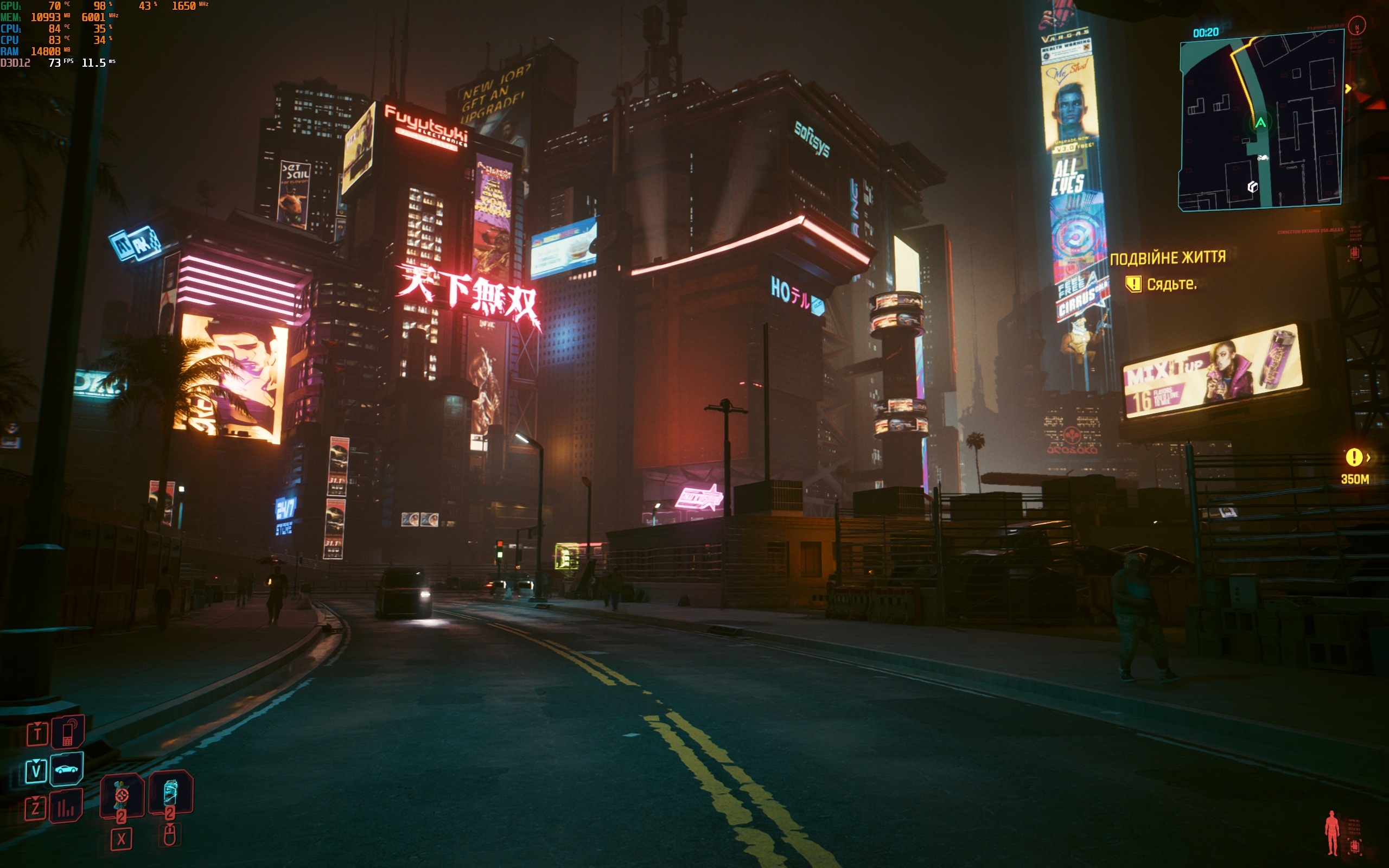
Task: Use the inhaler consumable slot
Action: tap(170, 793)
